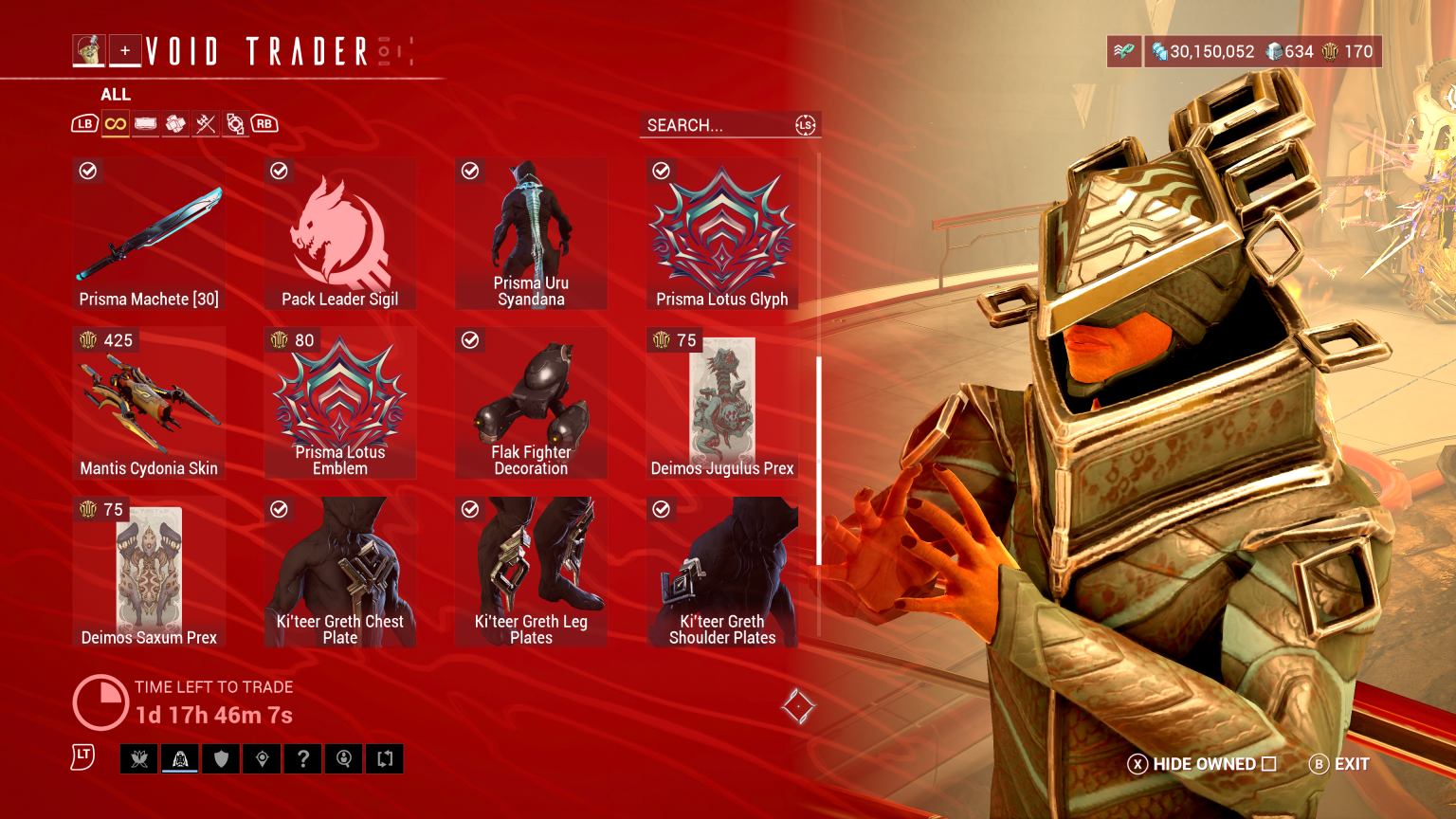The height and width of the screenshot is (819, 1456).
Task: Select the crossed weapons filter category
Action: pyautogui.click(x=206, y=122)
